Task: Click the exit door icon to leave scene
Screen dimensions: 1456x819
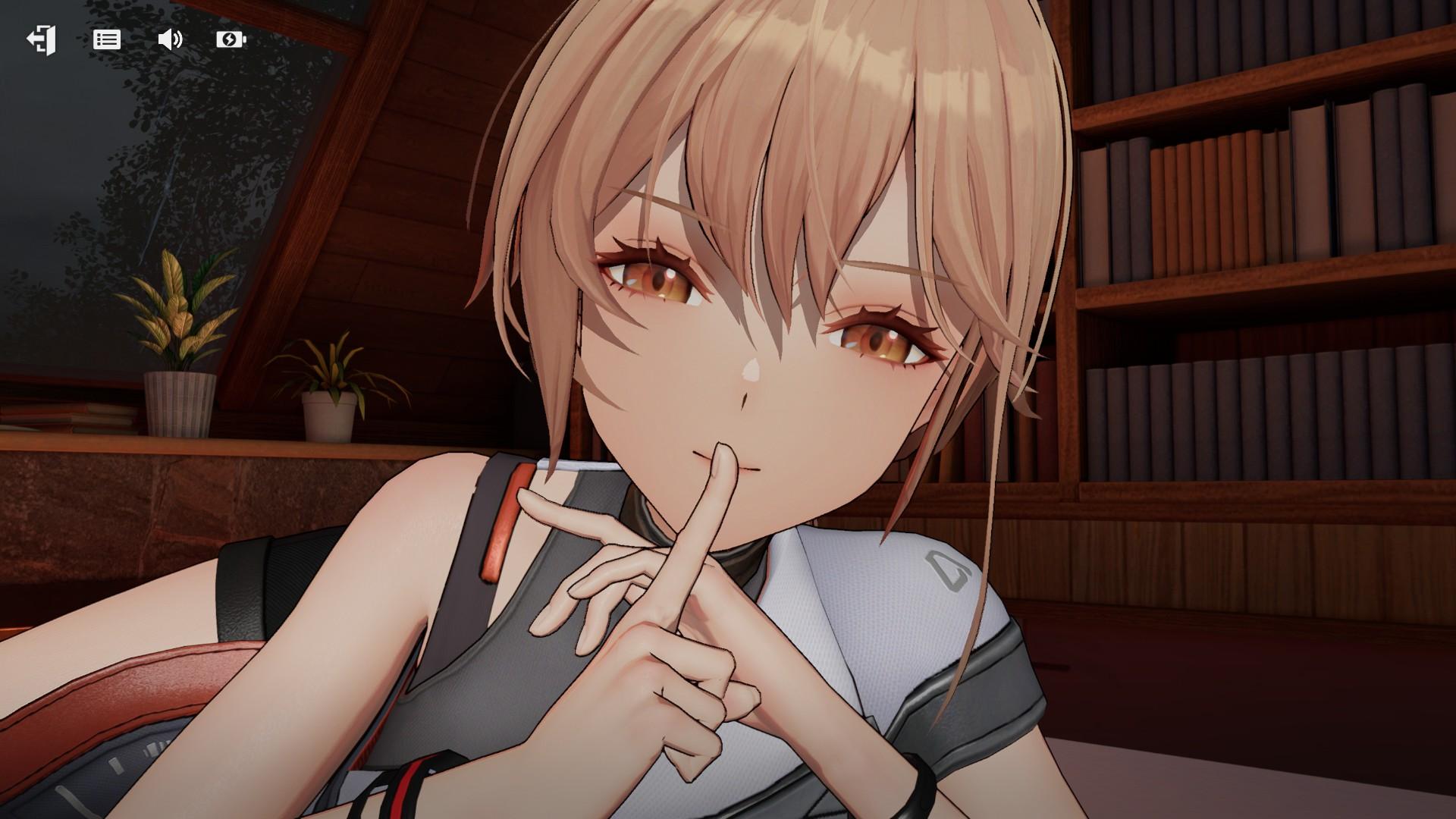Action: 42,40
